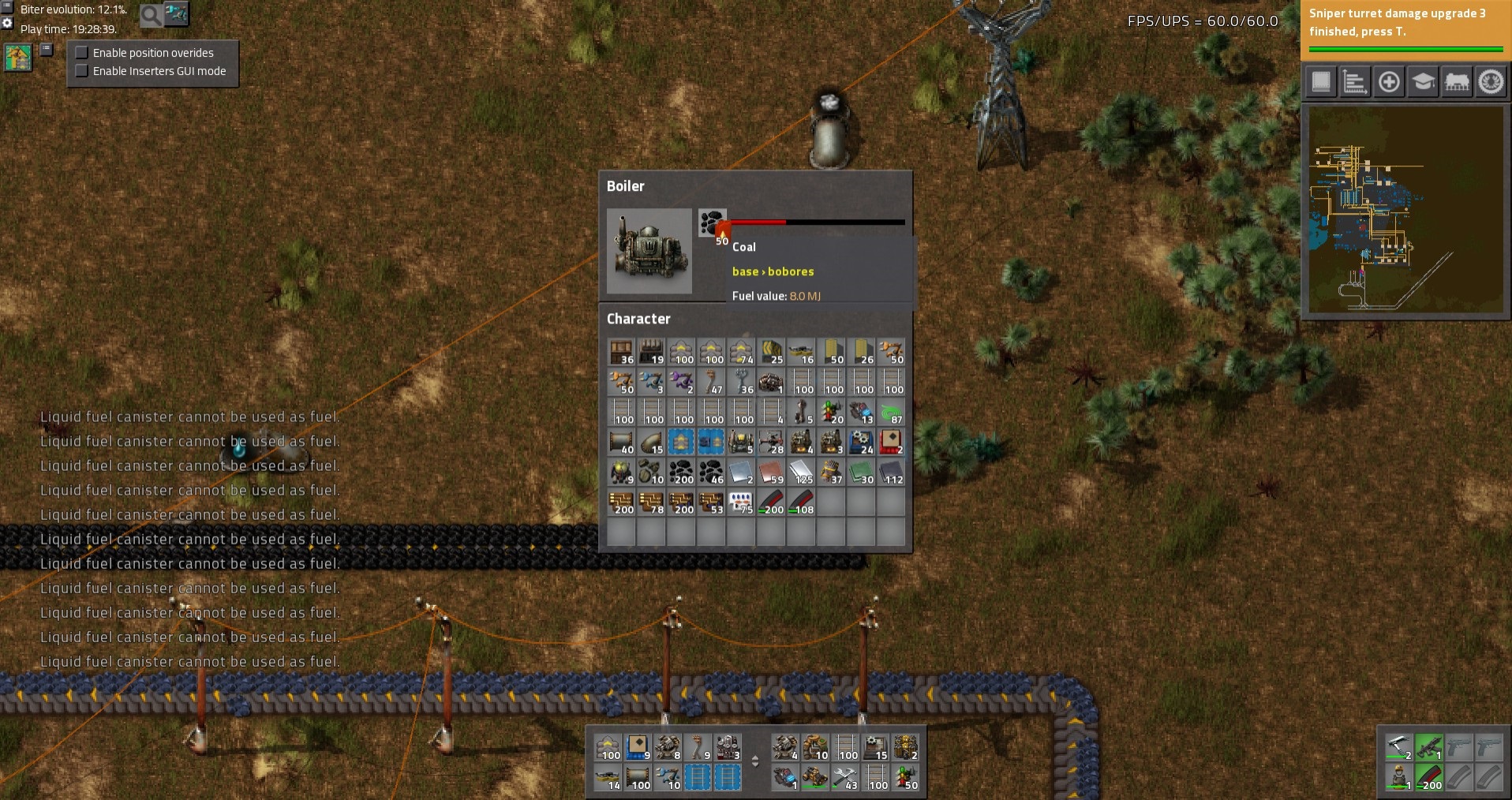This screenshot has height=800, width=1512.
Task: Select the coal stack of 200
Action: (x=681, y=473)
